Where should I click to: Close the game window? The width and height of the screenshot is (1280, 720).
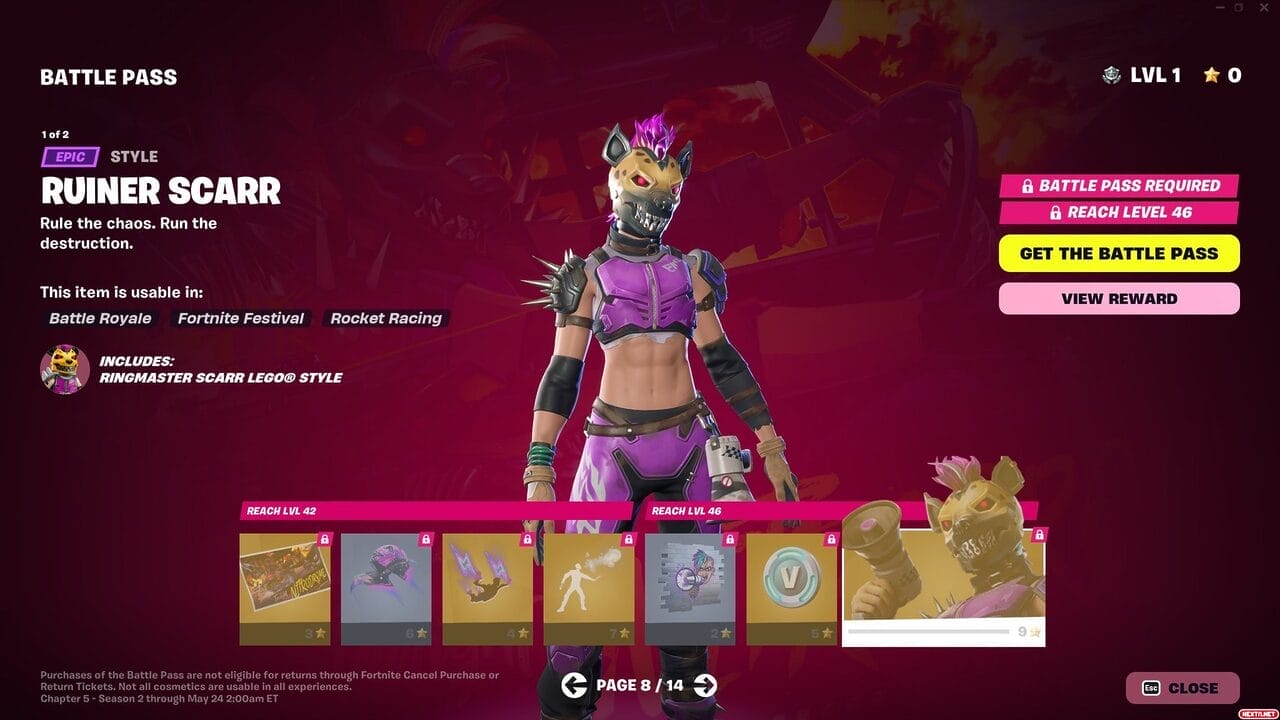click(x=1265, y=8)
